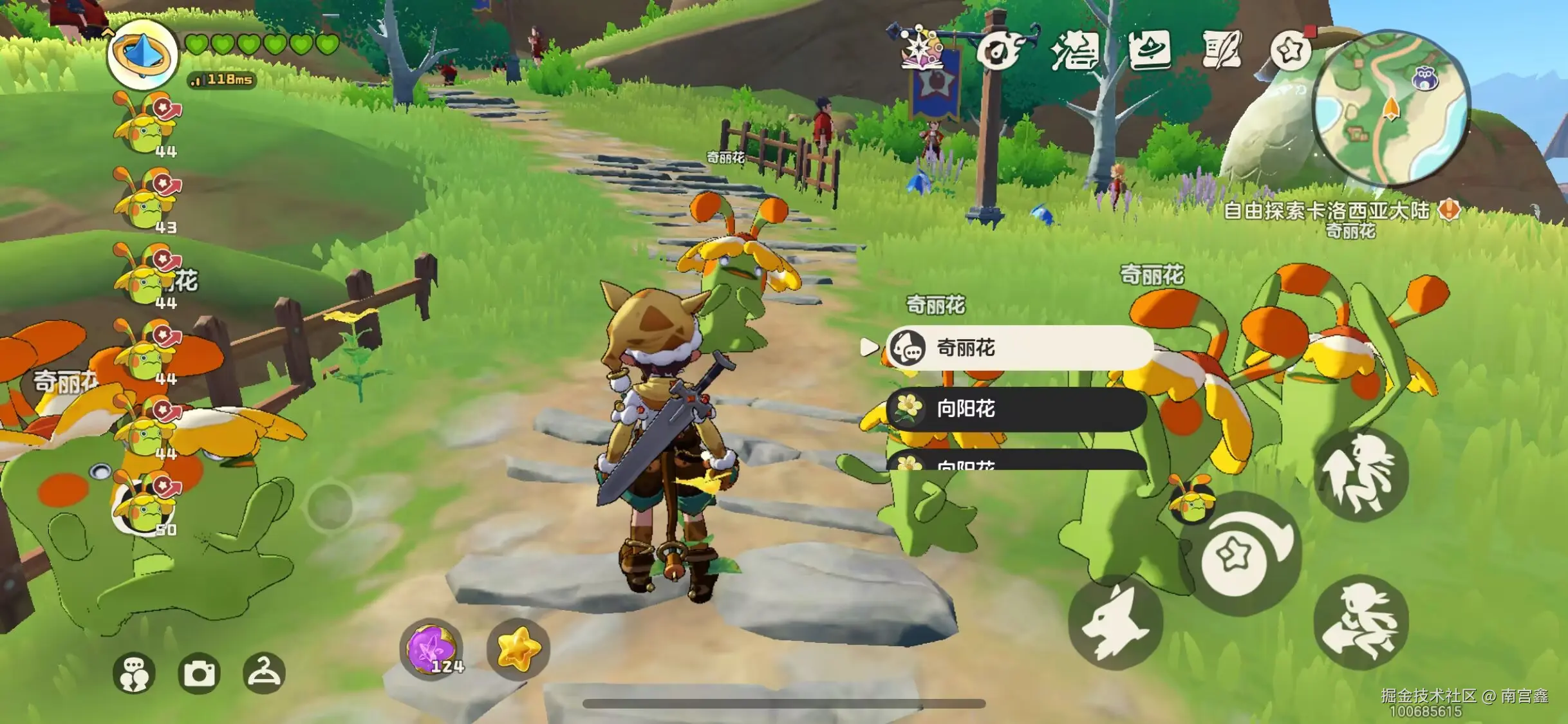
Task: Pick up the 向阳花 flower option
Action: (x=1016, y=409)
